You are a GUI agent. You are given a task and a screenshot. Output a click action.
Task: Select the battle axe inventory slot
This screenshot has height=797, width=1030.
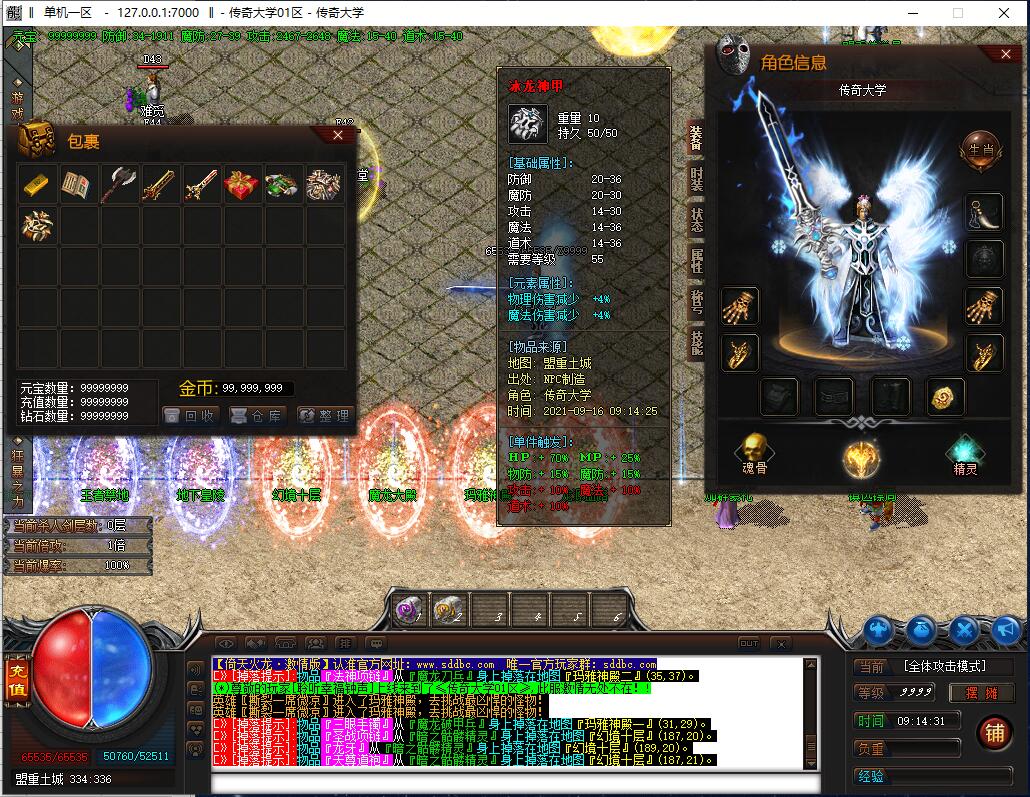pos(120,185)
